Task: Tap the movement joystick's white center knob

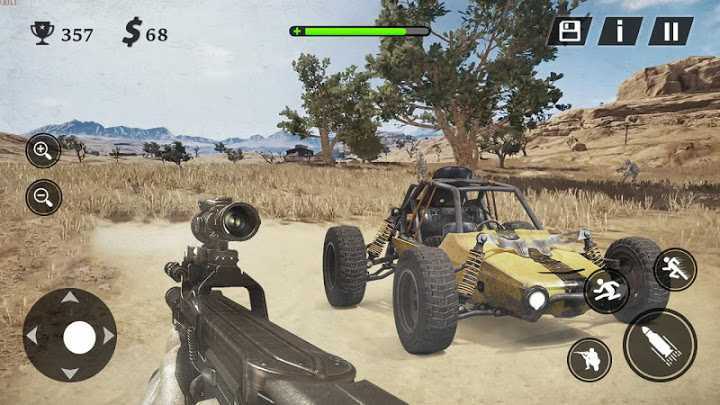Action: [x=79, y=336]
